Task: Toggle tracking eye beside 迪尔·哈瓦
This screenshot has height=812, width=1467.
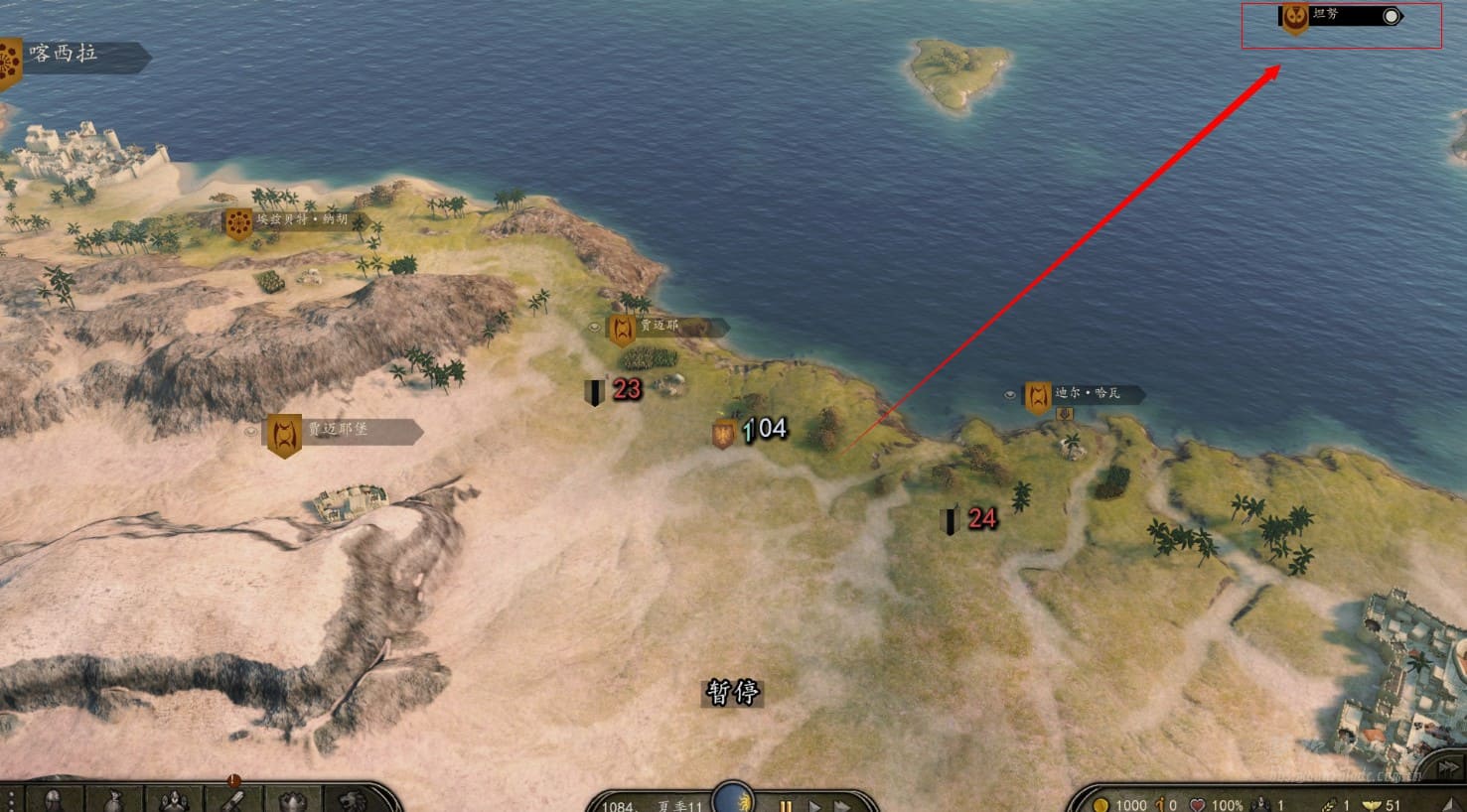Action: (1010, 395)
